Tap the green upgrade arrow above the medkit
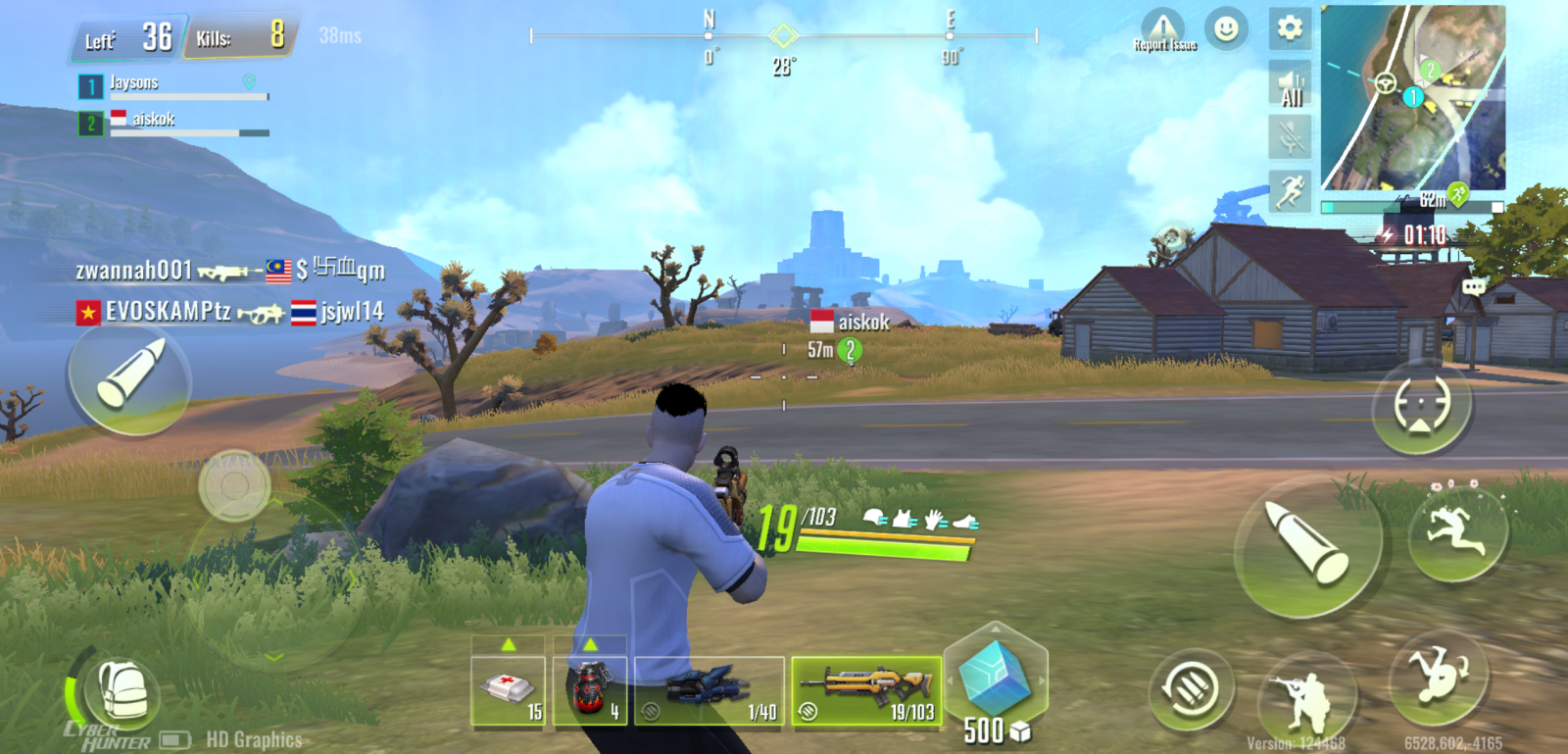1568x754 pixels. 509,645
